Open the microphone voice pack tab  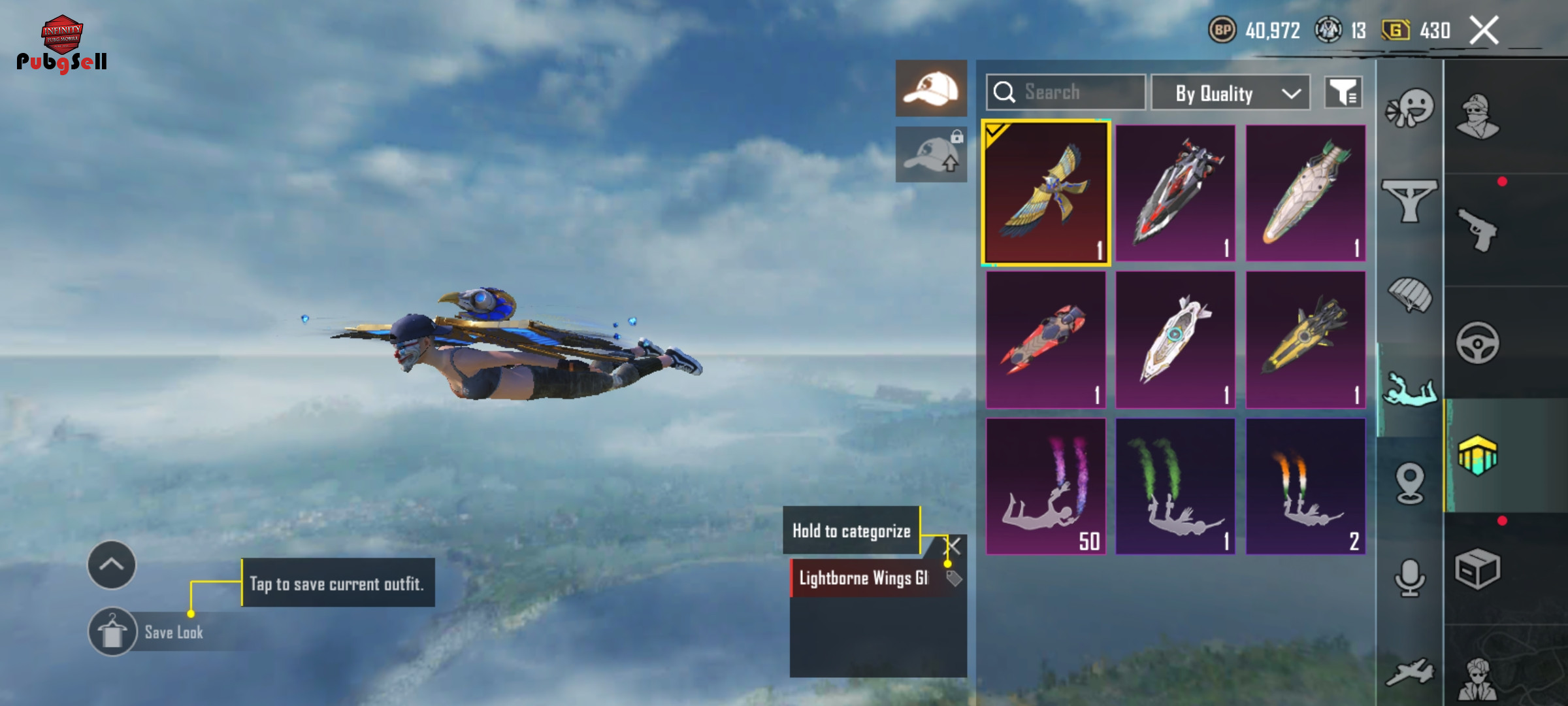point(1409,578)
